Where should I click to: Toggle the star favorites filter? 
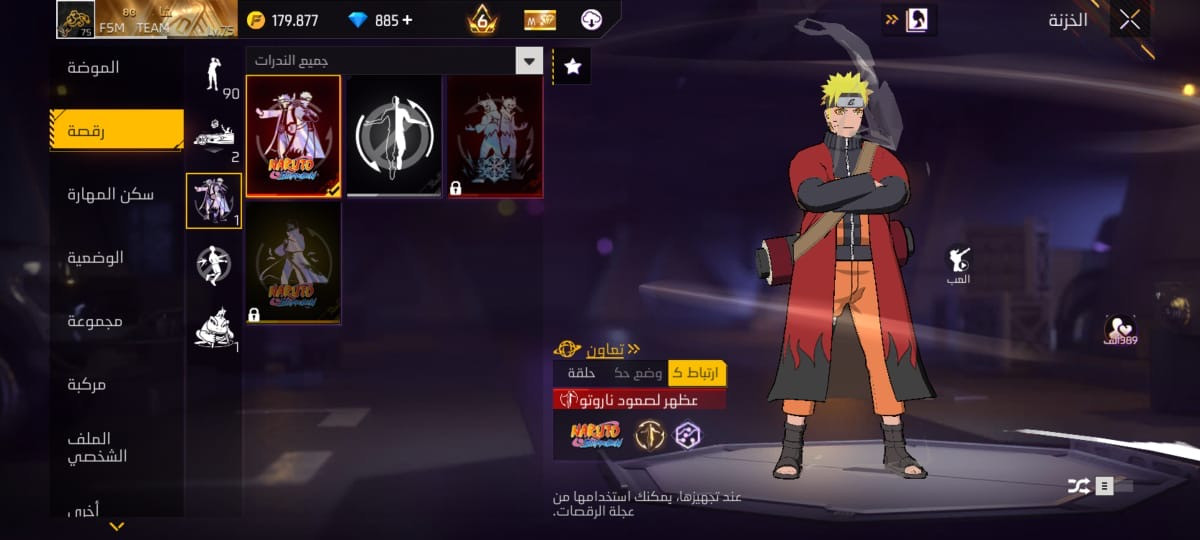click(572, 66)
